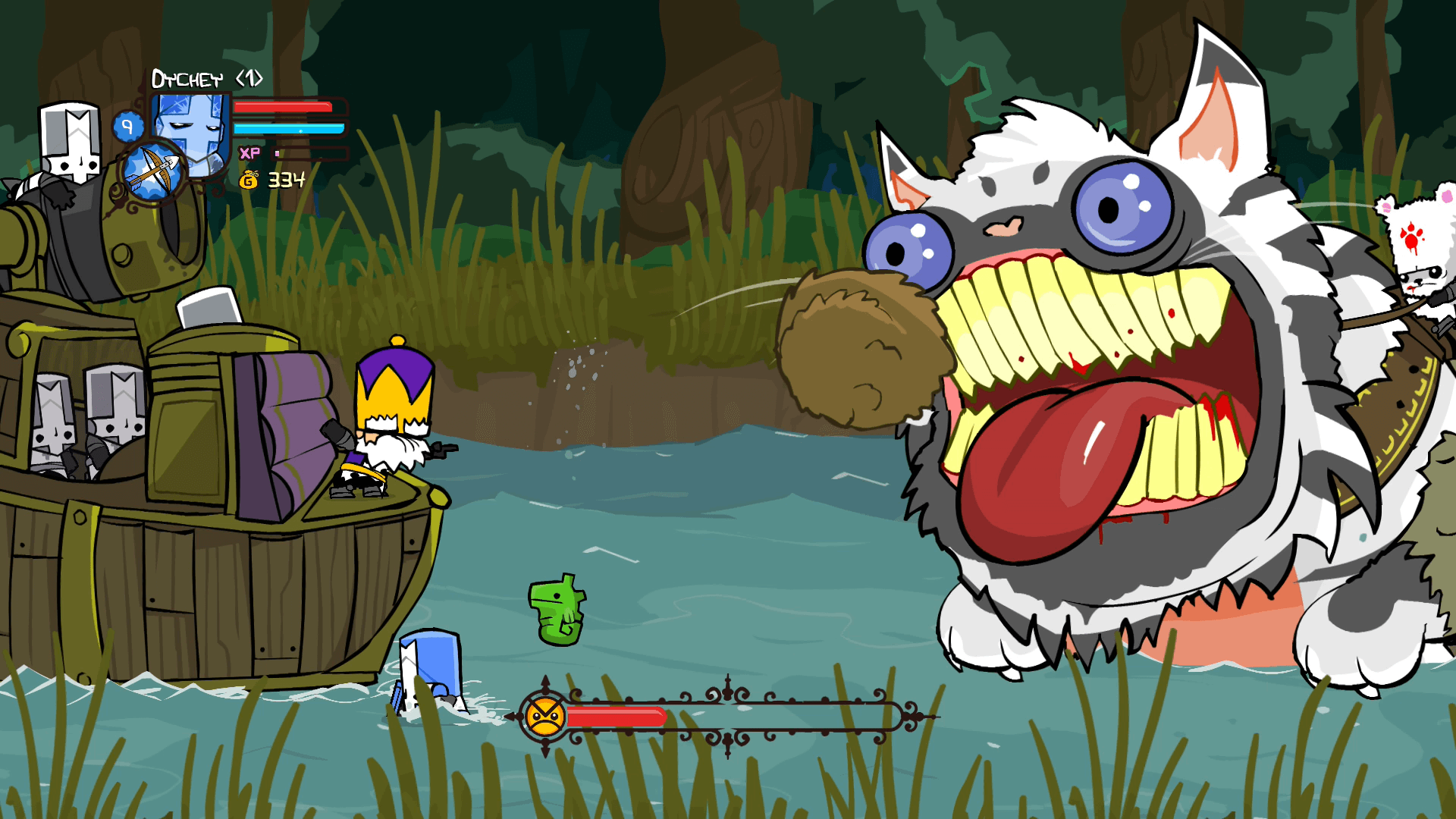Click the gold coin pouch icon
The height and width of the screenshot is (819, 1456).
(249, 180)
